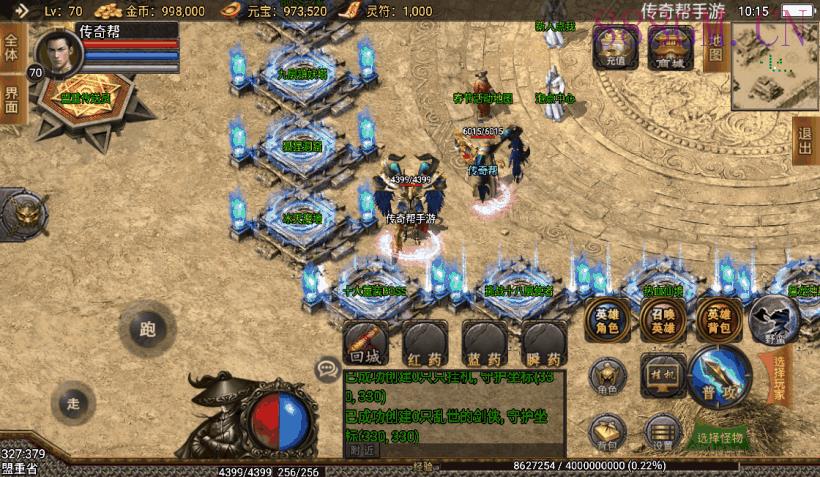The image size is (820, 477).
Task: Toggle the 跑 run button
Action: 147,327
